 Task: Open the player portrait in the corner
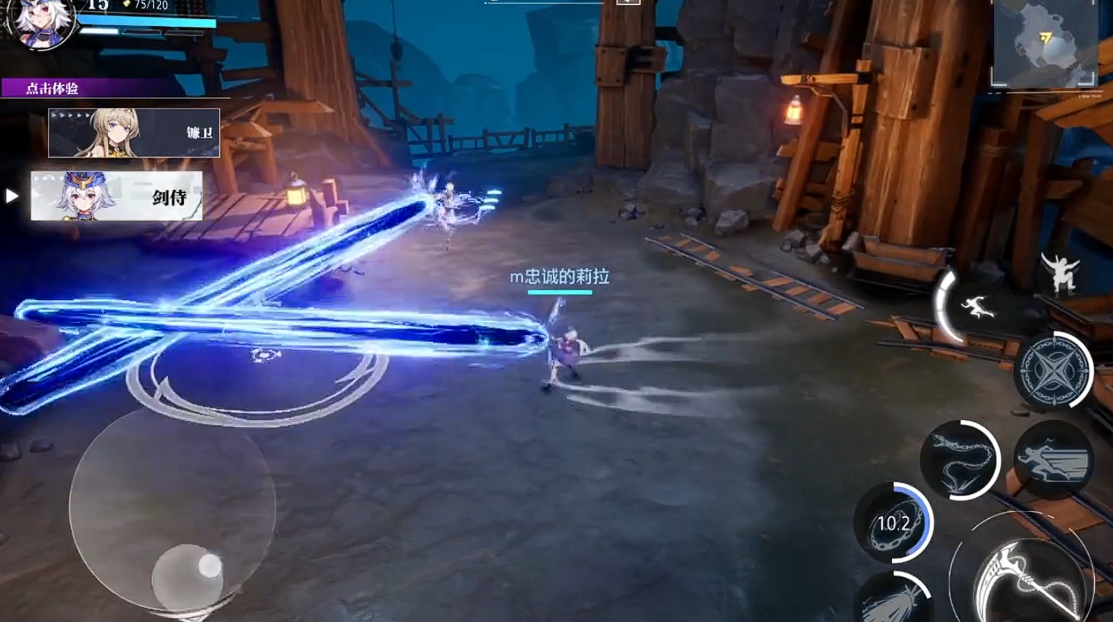pyautogui.click(x=40, y=22)
